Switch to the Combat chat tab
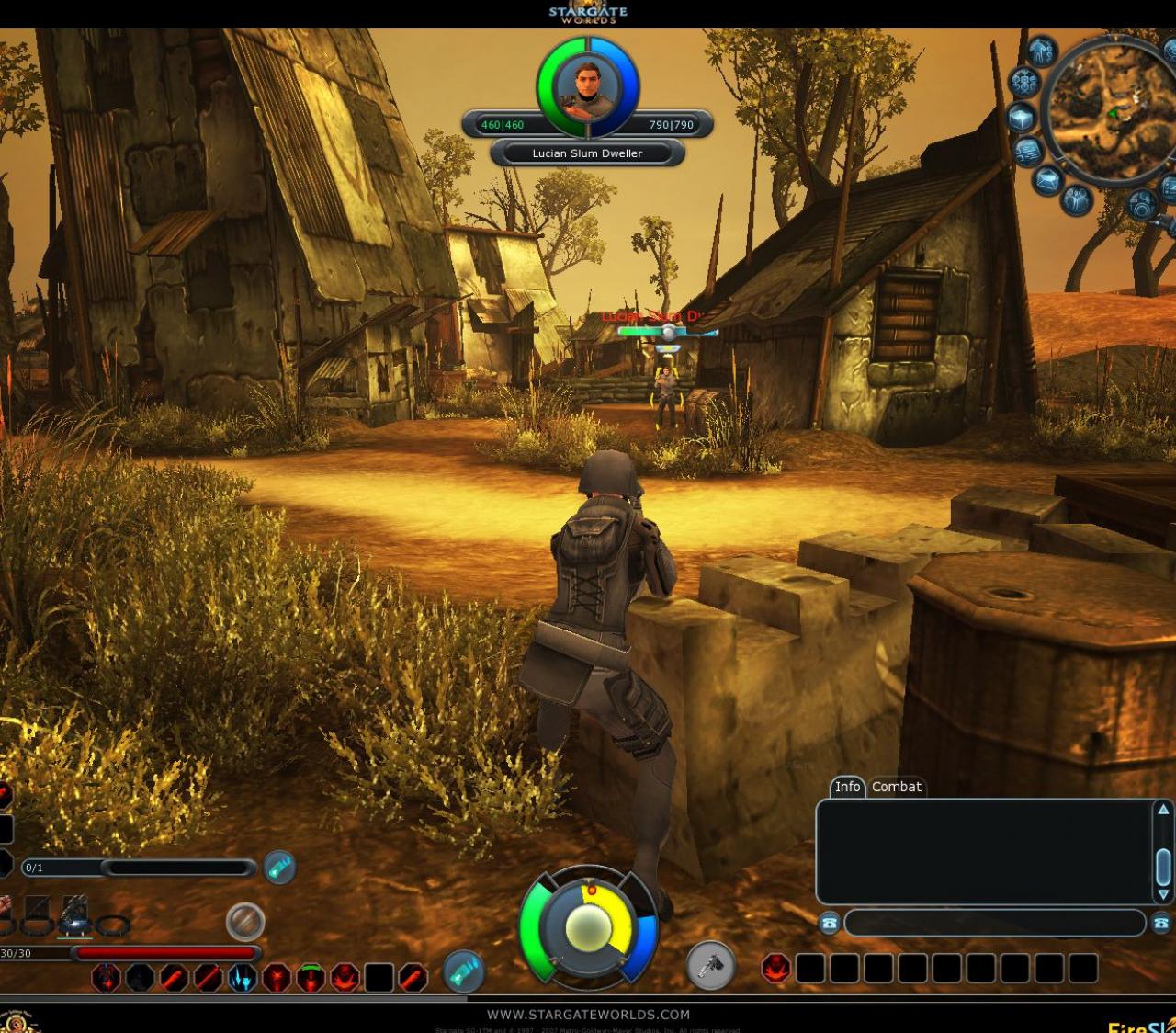This screenshot has width=1176, height=1033. coord(896,787)
